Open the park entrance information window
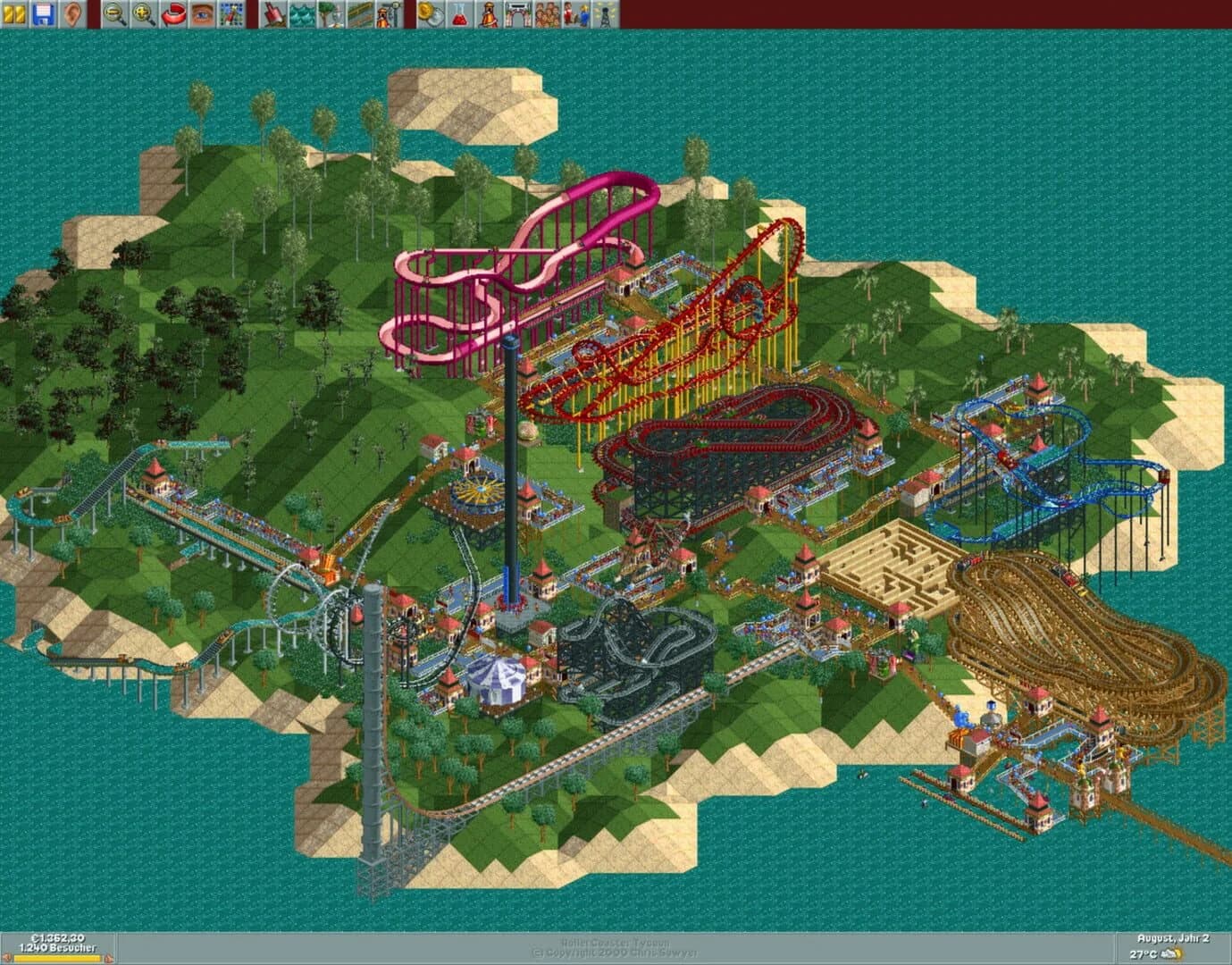 (x=516, y=13)
